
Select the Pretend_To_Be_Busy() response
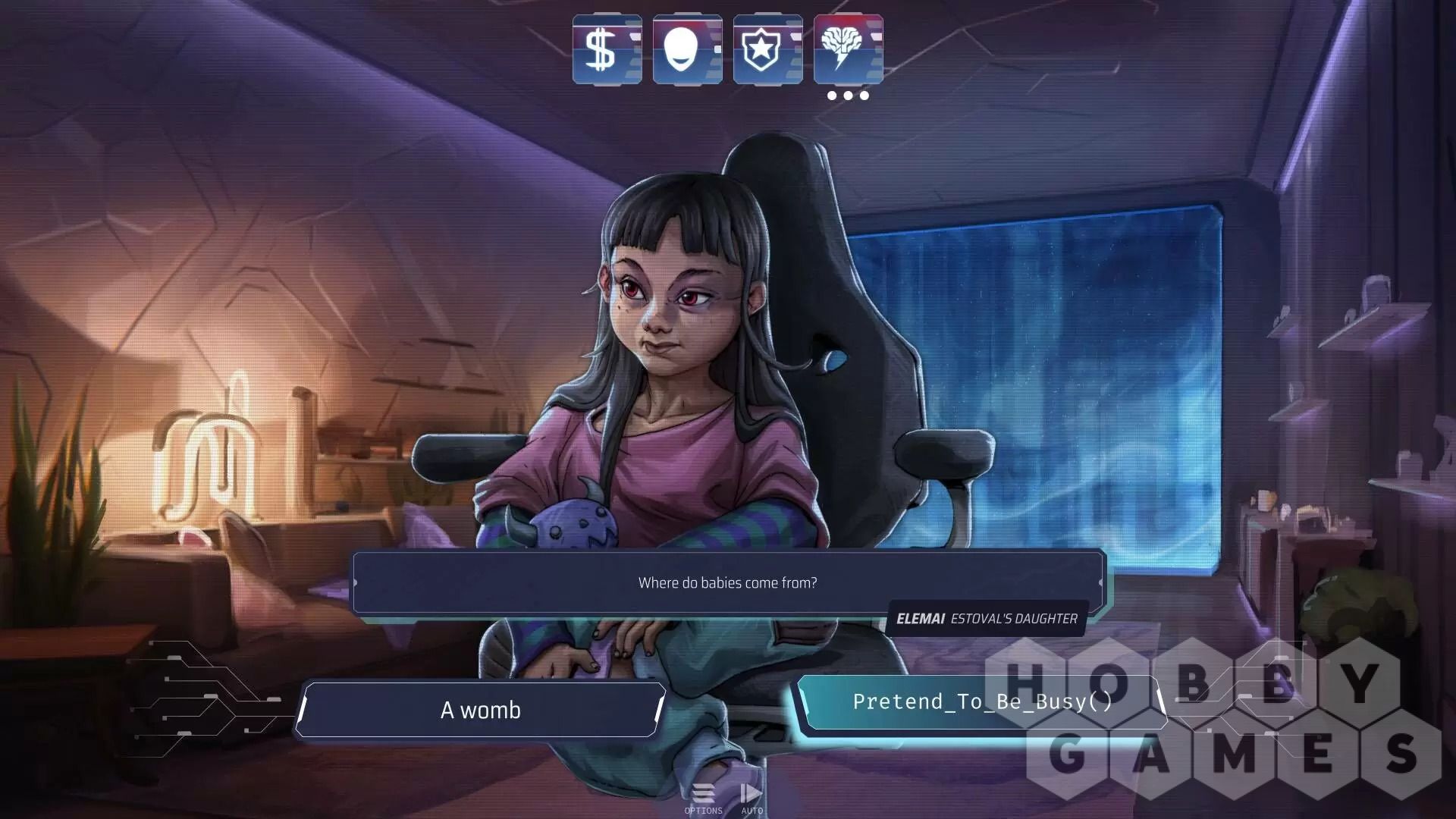(981, 702)
